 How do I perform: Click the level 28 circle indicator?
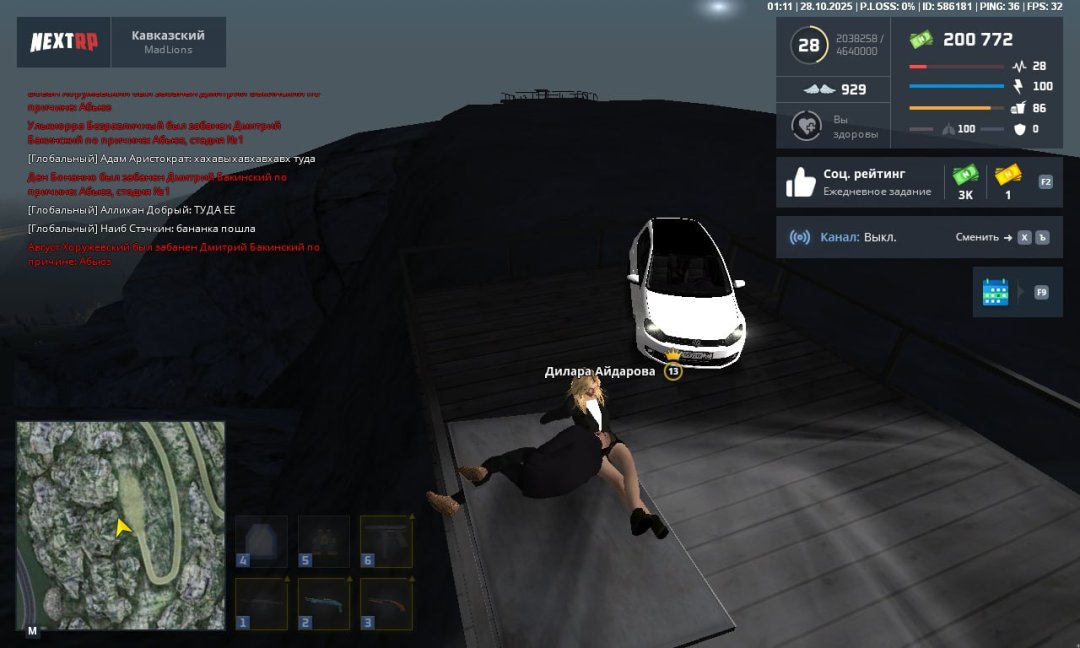pyautogui.click(x=808, y=46)
